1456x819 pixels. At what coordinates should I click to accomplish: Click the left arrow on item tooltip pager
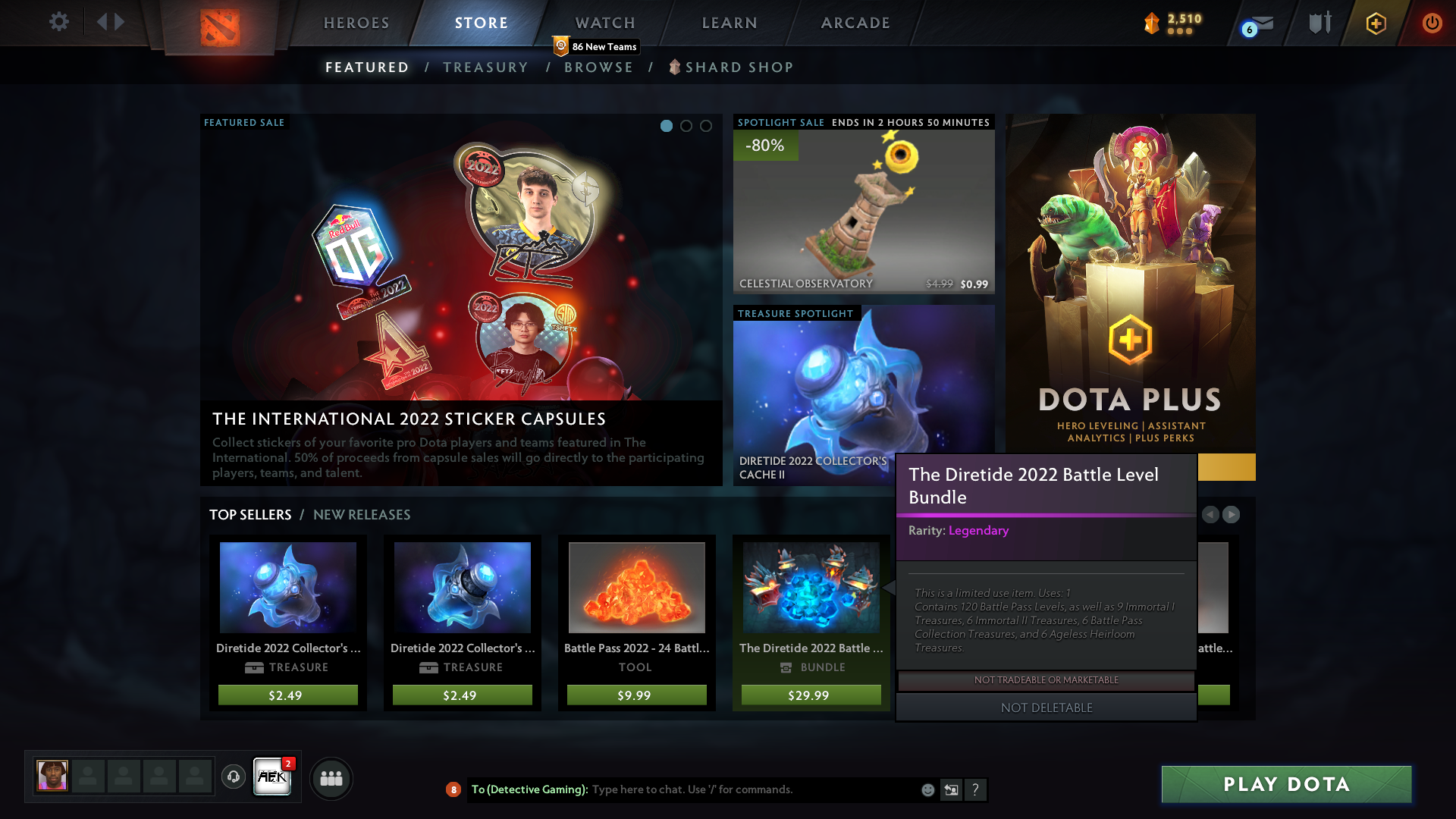click(1211, 515)
